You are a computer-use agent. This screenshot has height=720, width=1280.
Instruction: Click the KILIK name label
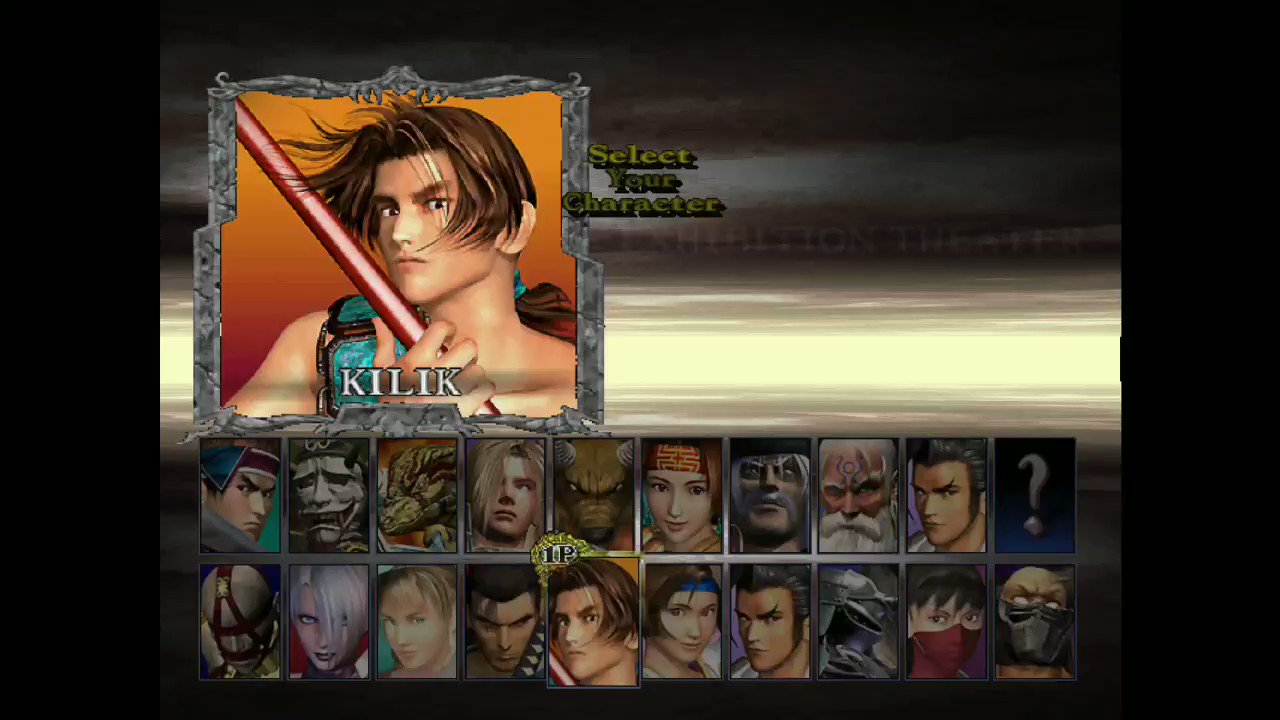pos(400,381)
